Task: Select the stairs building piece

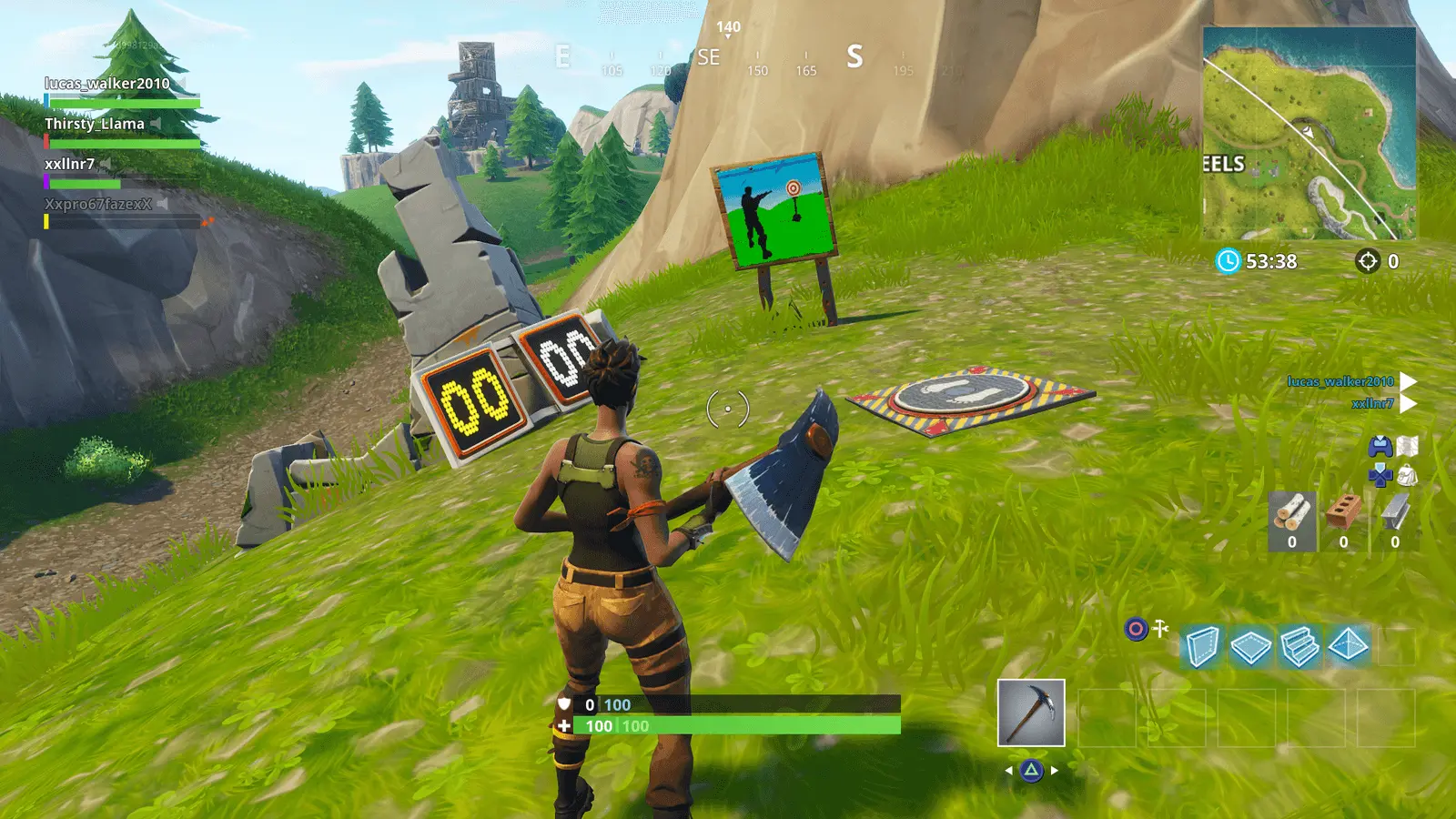Action: click(1300, 646)
